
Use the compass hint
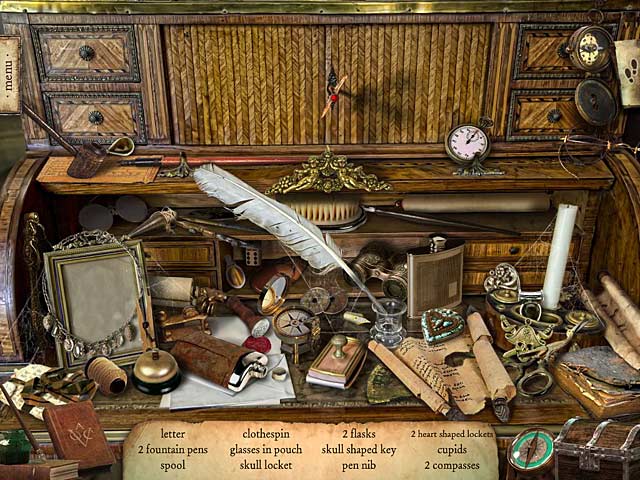530,452
